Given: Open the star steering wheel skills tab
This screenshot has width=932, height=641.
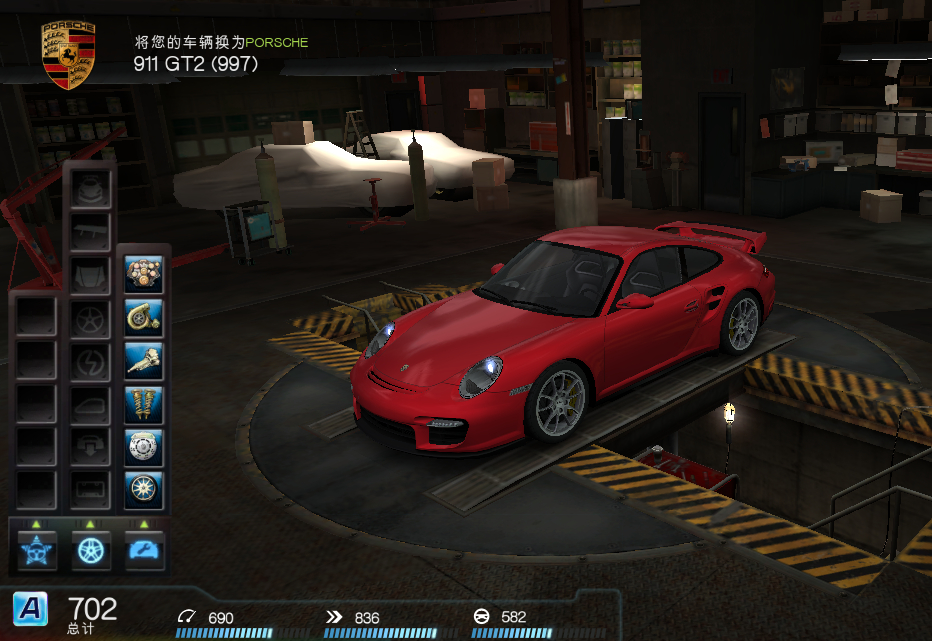Looking at the screenshot, I should [x=36, y=548].
